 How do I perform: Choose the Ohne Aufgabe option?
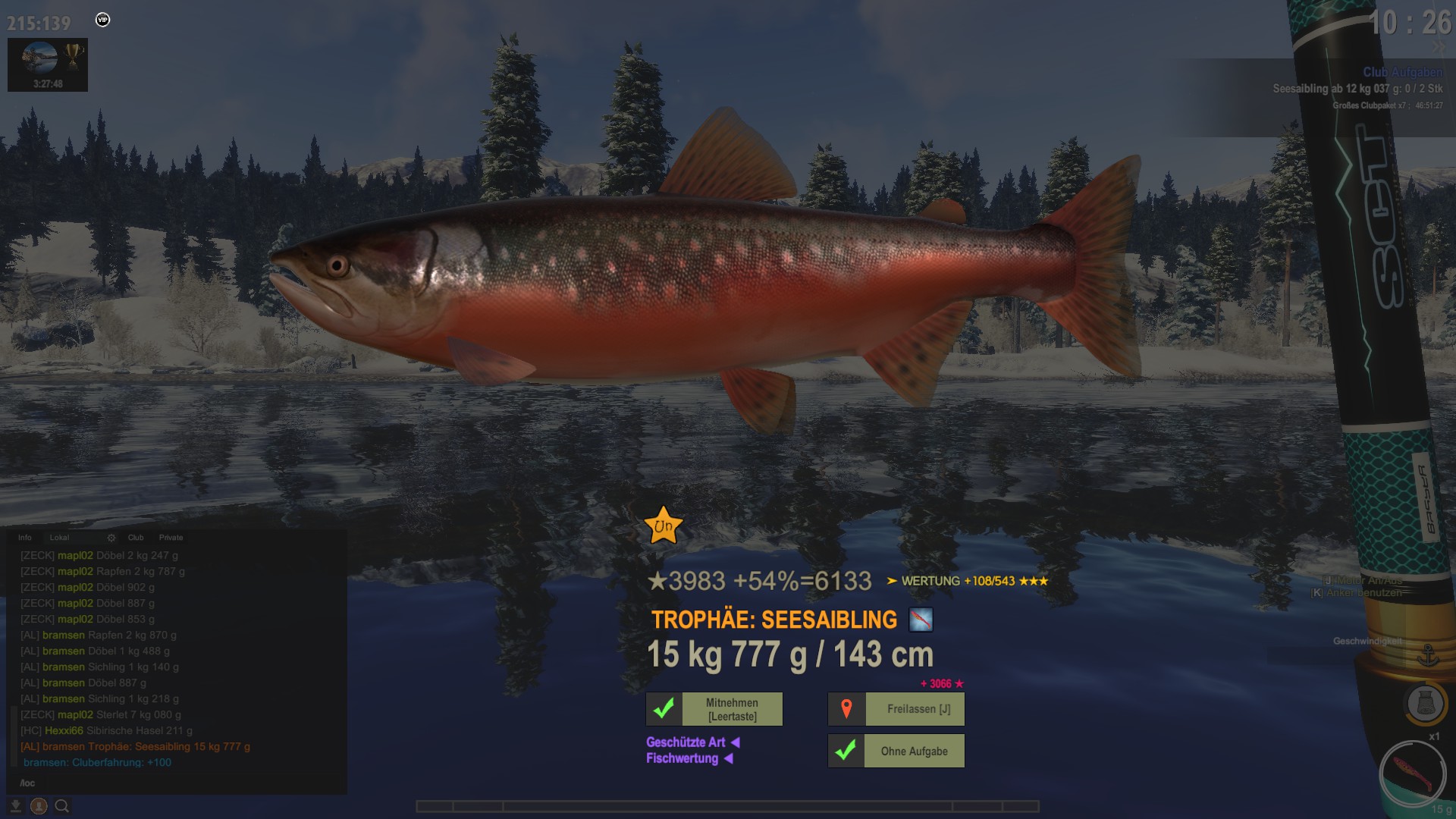pos(913,751)
